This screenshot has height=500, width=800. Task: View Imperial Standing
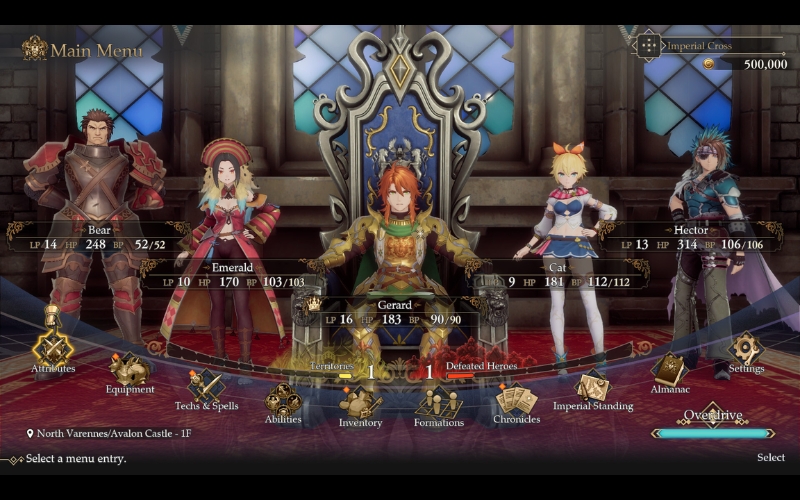(592, 387)
